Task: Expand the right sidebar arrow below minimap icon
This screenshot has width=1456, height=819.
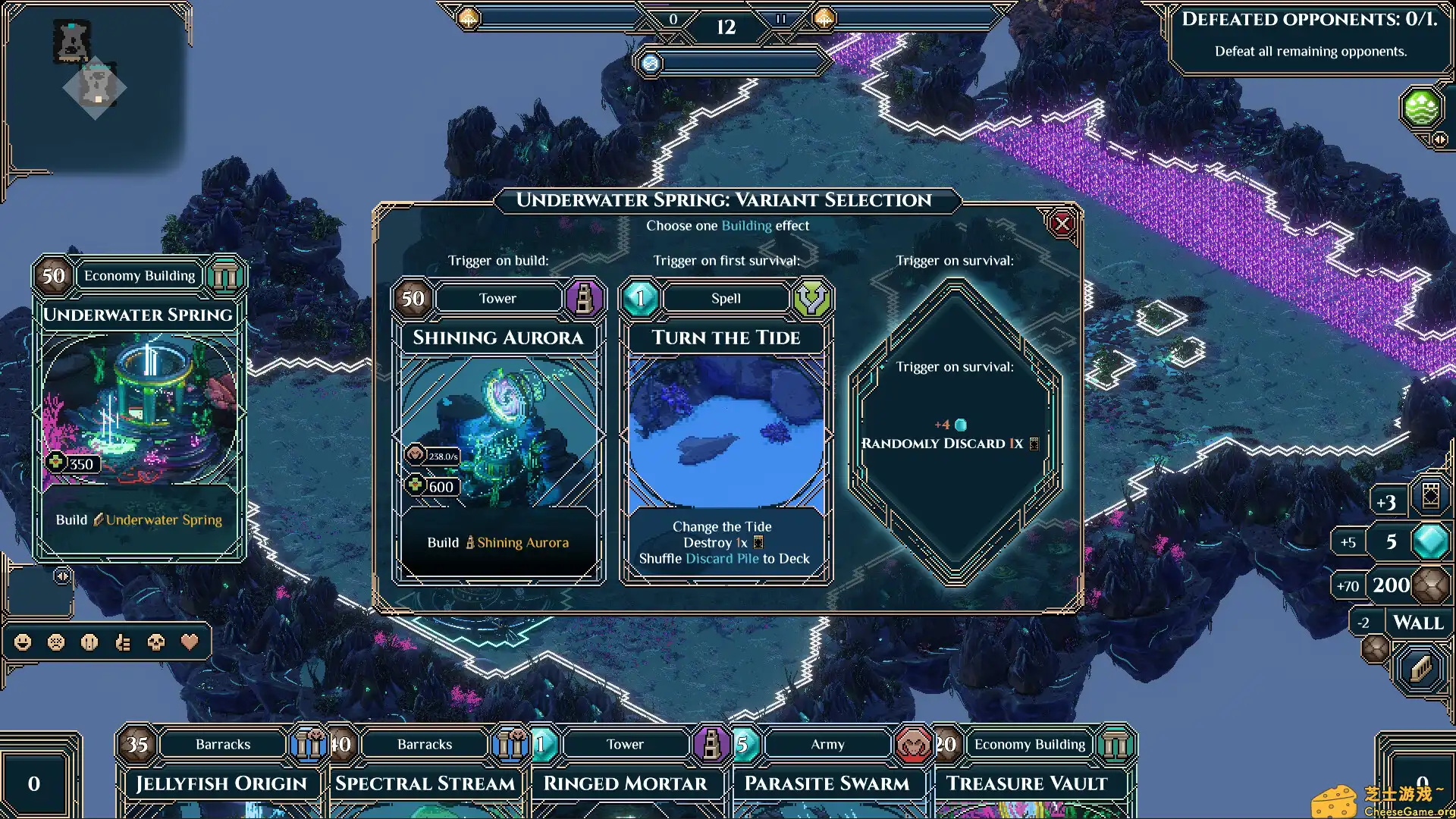Action: pyautogui.click(x=1439, y=140)
